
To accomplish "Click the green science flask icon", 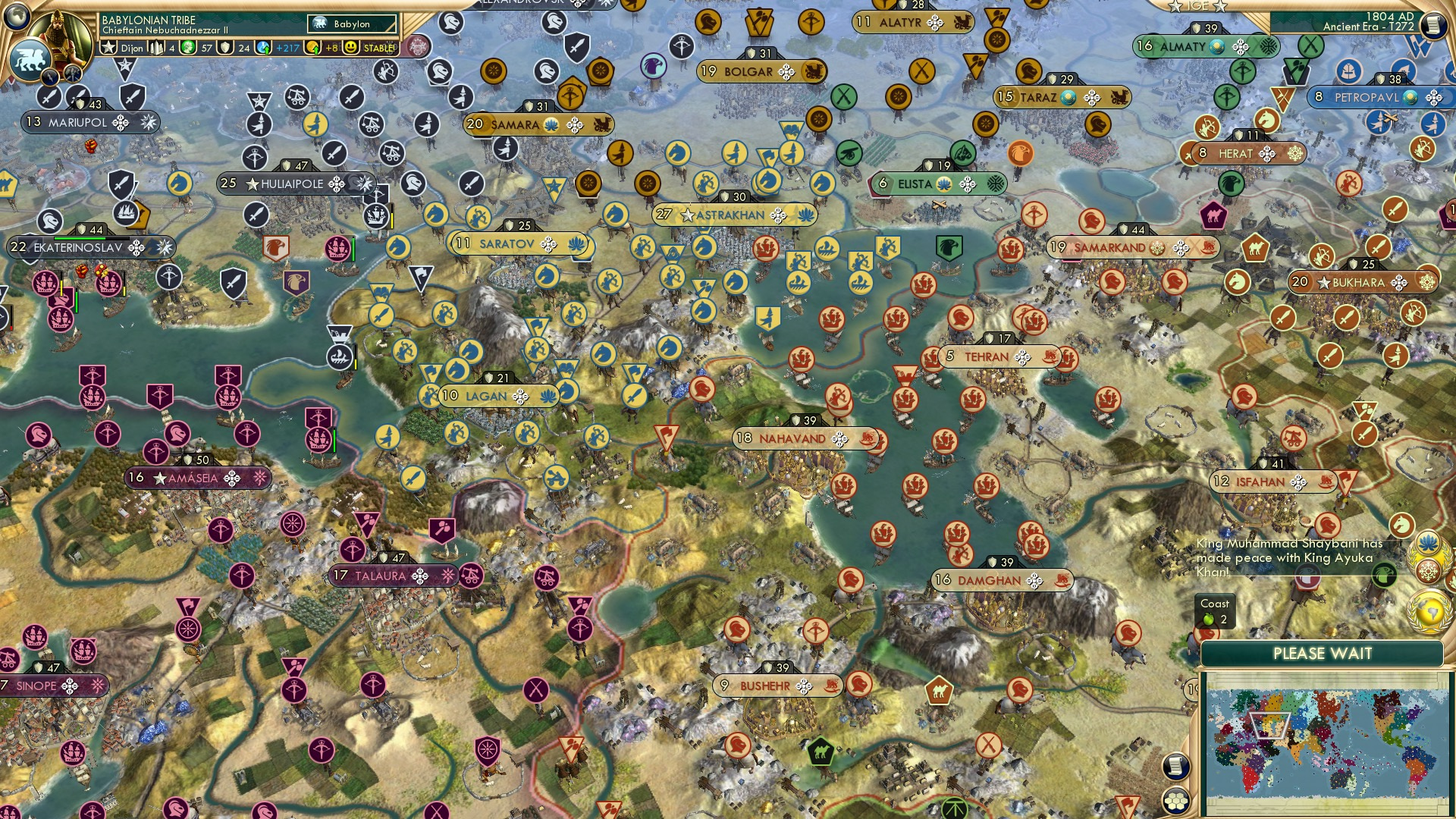I will click(x=187, y=48).
